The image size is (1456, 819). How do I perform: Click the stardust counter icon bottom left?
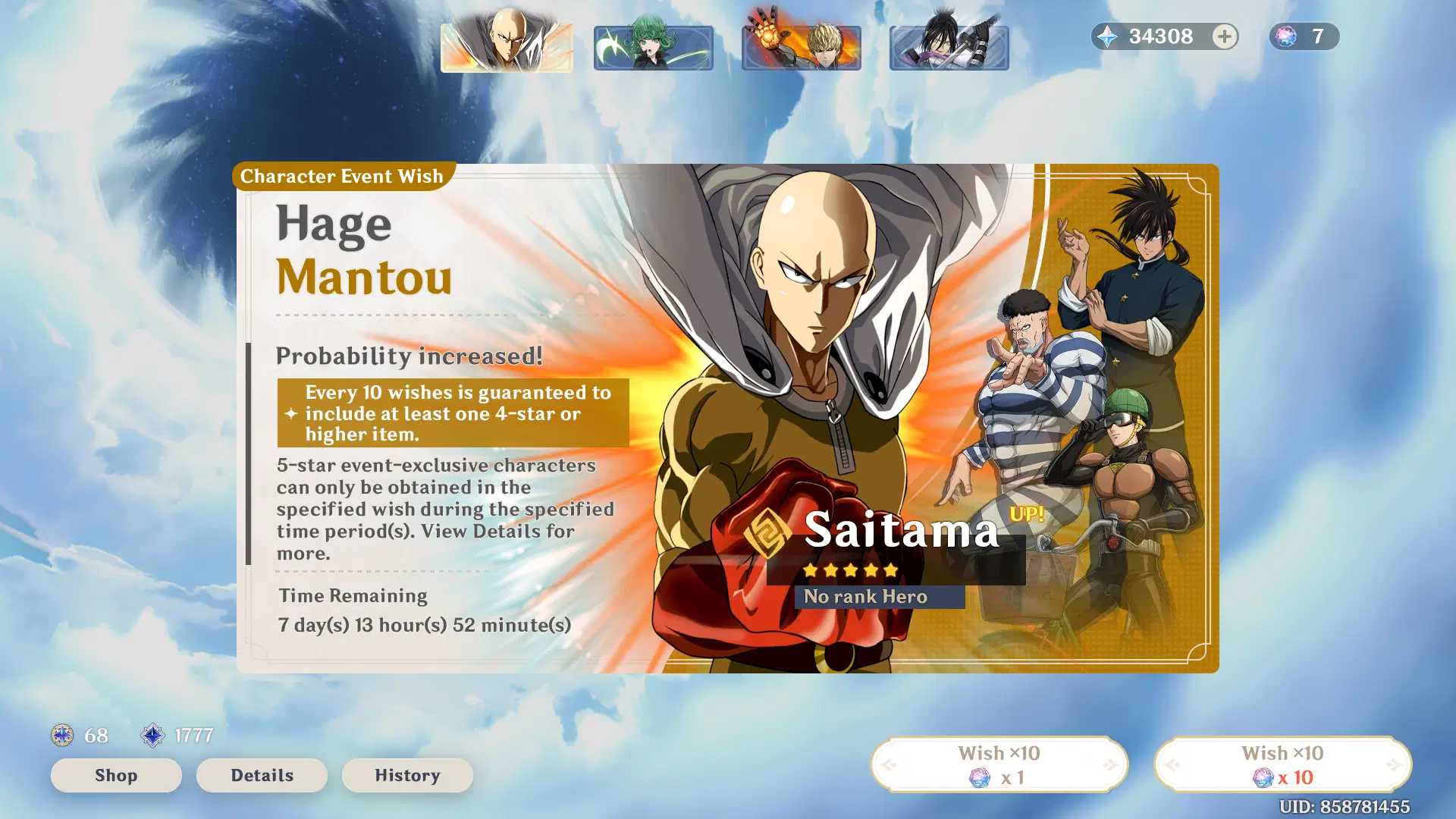pyautogui.click(x=154, y=734)
